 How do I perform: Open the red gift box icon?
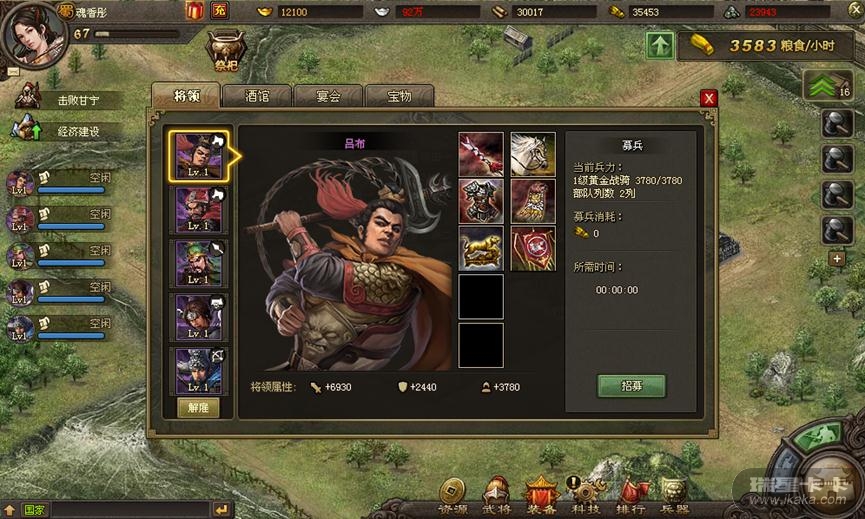[x=195, y=11]
